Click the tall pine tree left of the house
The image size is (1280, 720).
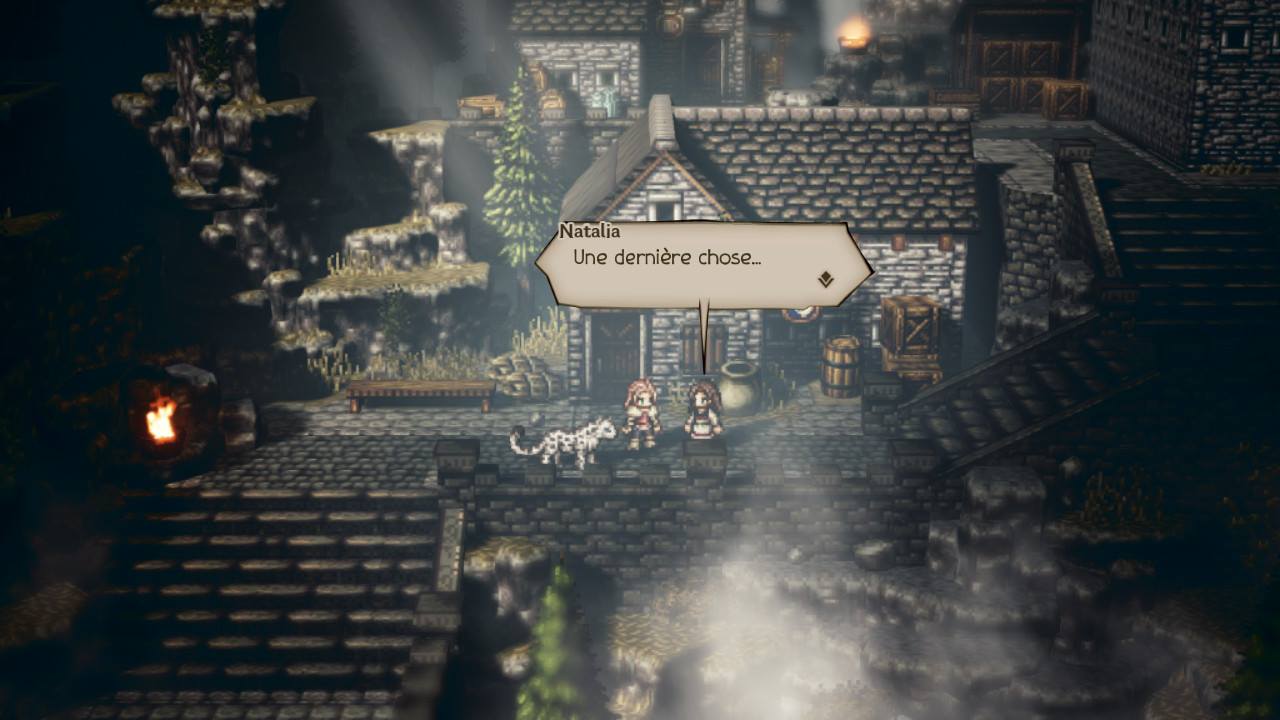(x=514, y=190)
